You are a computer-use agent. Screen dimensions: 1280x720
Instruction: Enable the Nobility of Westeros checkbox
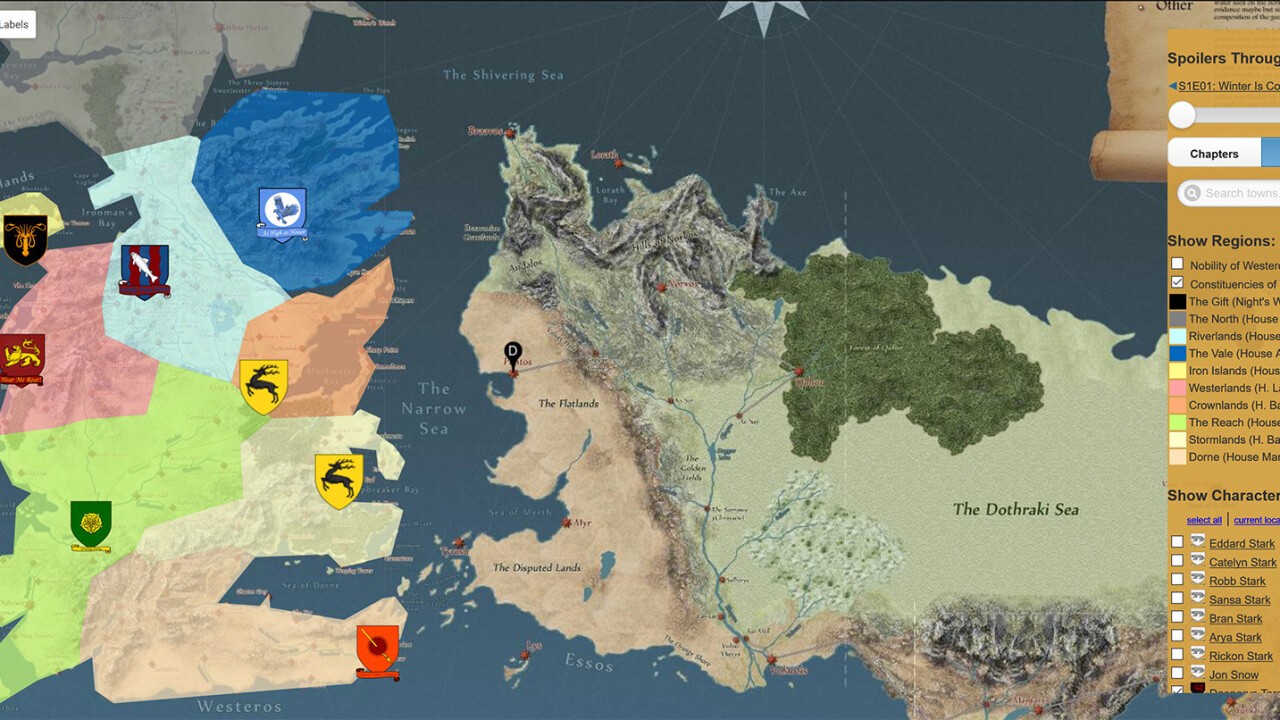1177,264
